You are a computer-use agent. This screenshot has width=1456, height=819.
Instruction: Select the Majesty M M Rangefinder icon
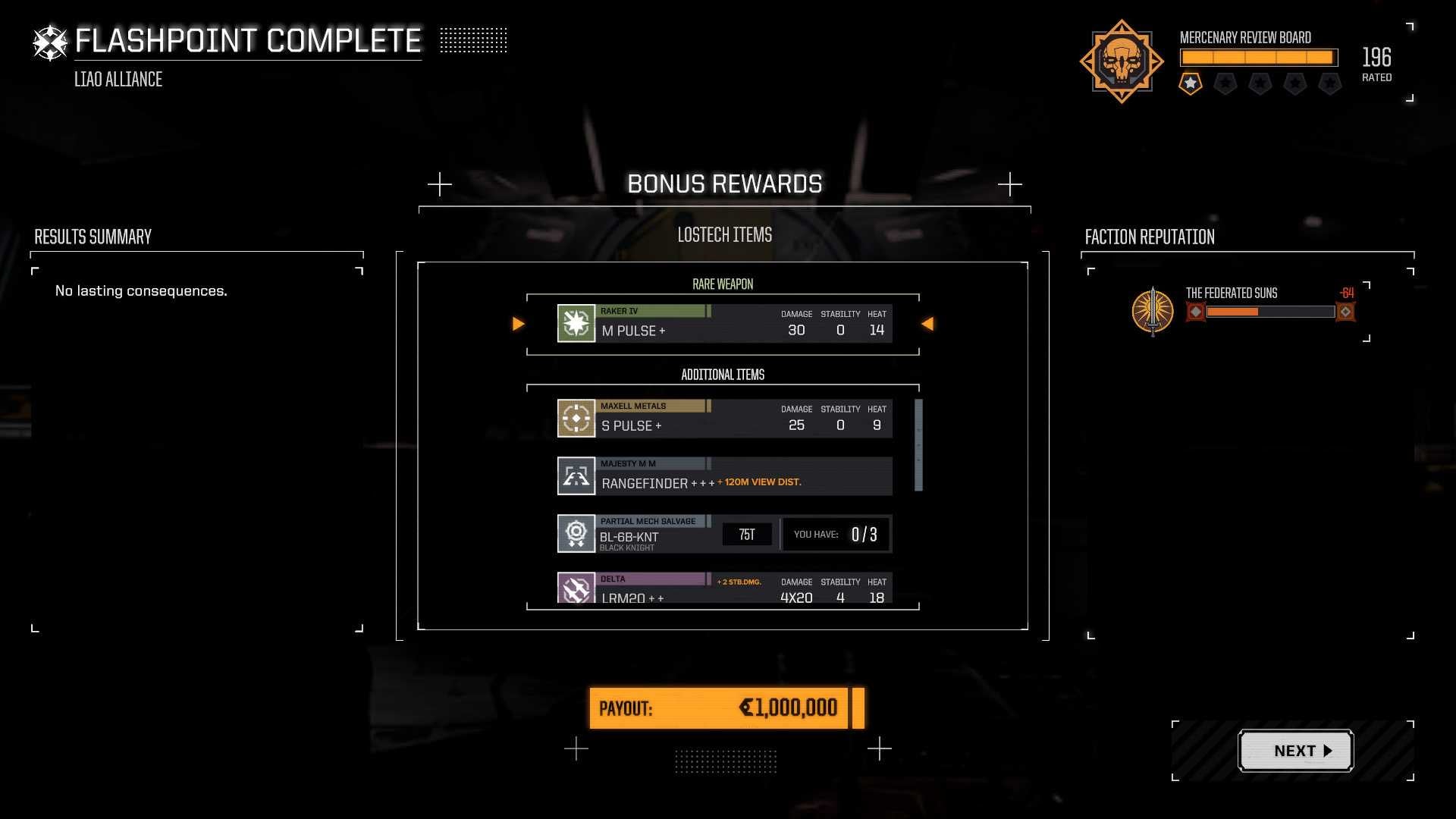click(x=576, y=475)
